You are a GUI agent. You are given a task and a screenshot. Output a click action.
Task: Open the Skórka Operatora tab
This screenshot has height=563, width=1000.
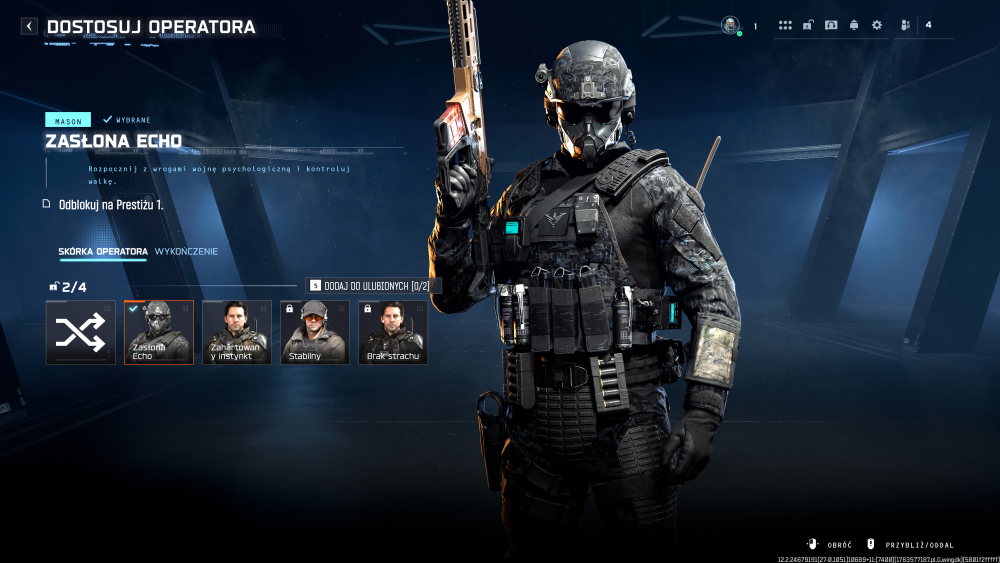[x=103, y=251]
